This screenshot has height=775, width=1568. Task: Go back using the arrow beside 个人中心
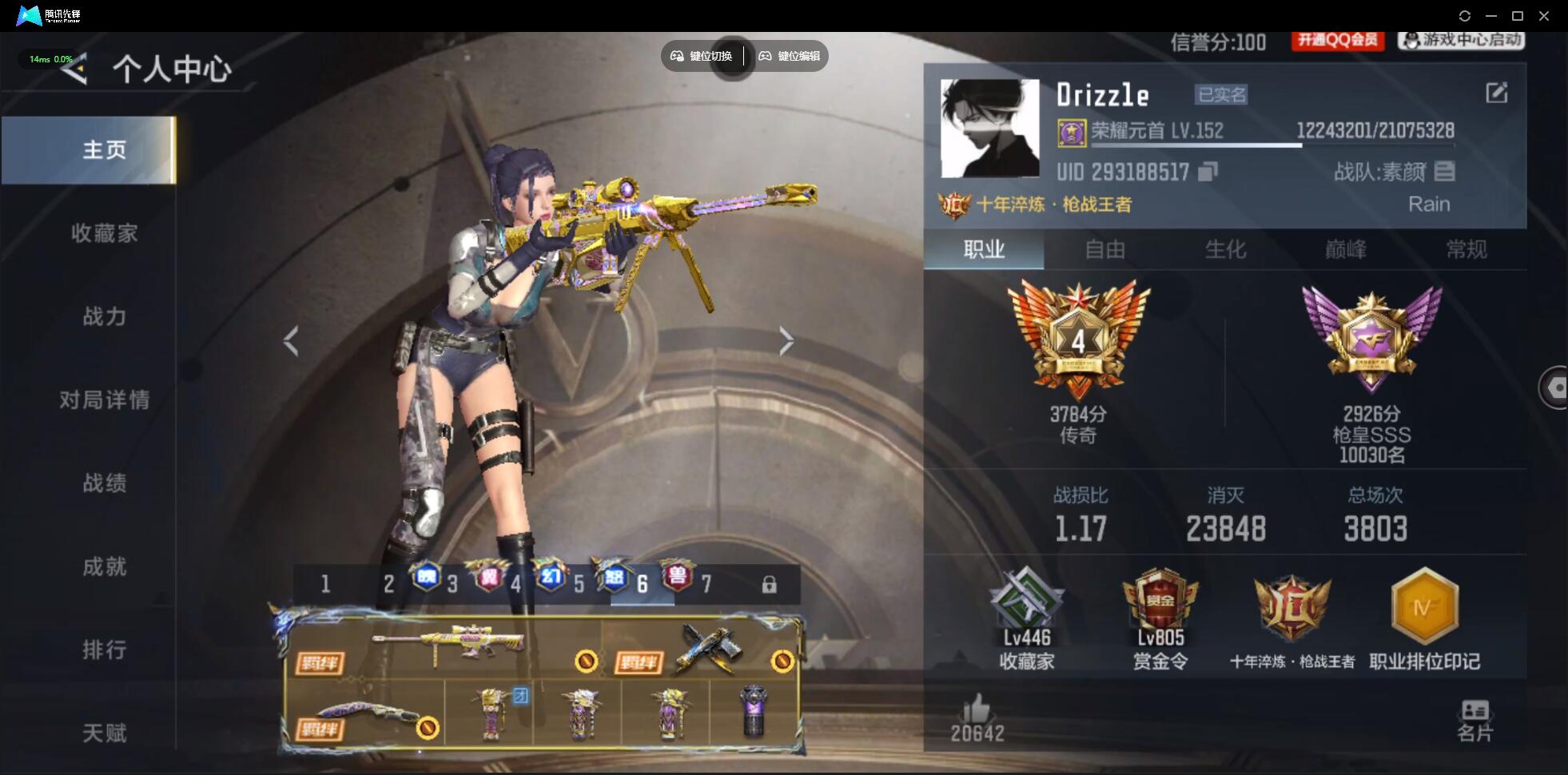point(74,70)
